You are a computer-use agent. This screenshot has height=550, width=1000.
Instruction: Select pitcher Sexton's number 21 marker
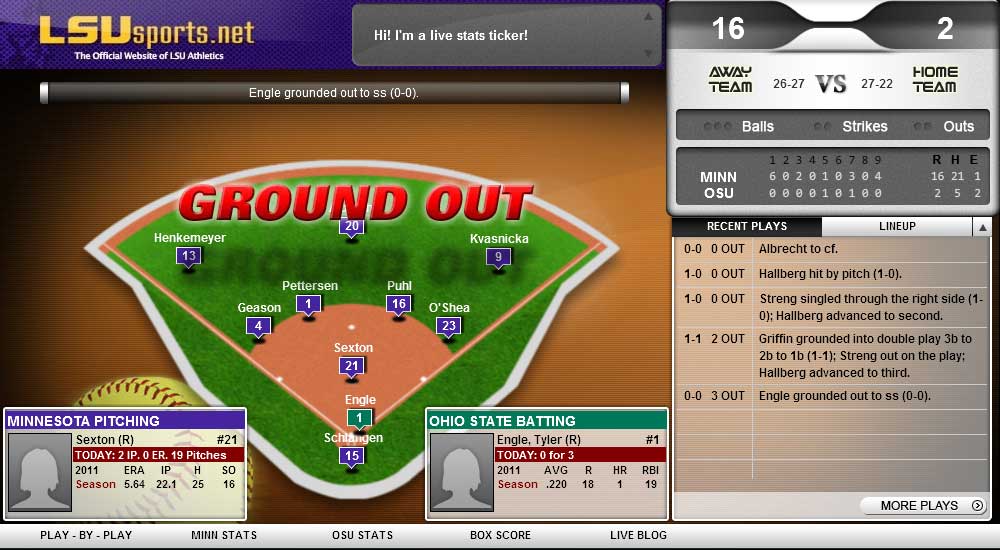tap(351, 367)
